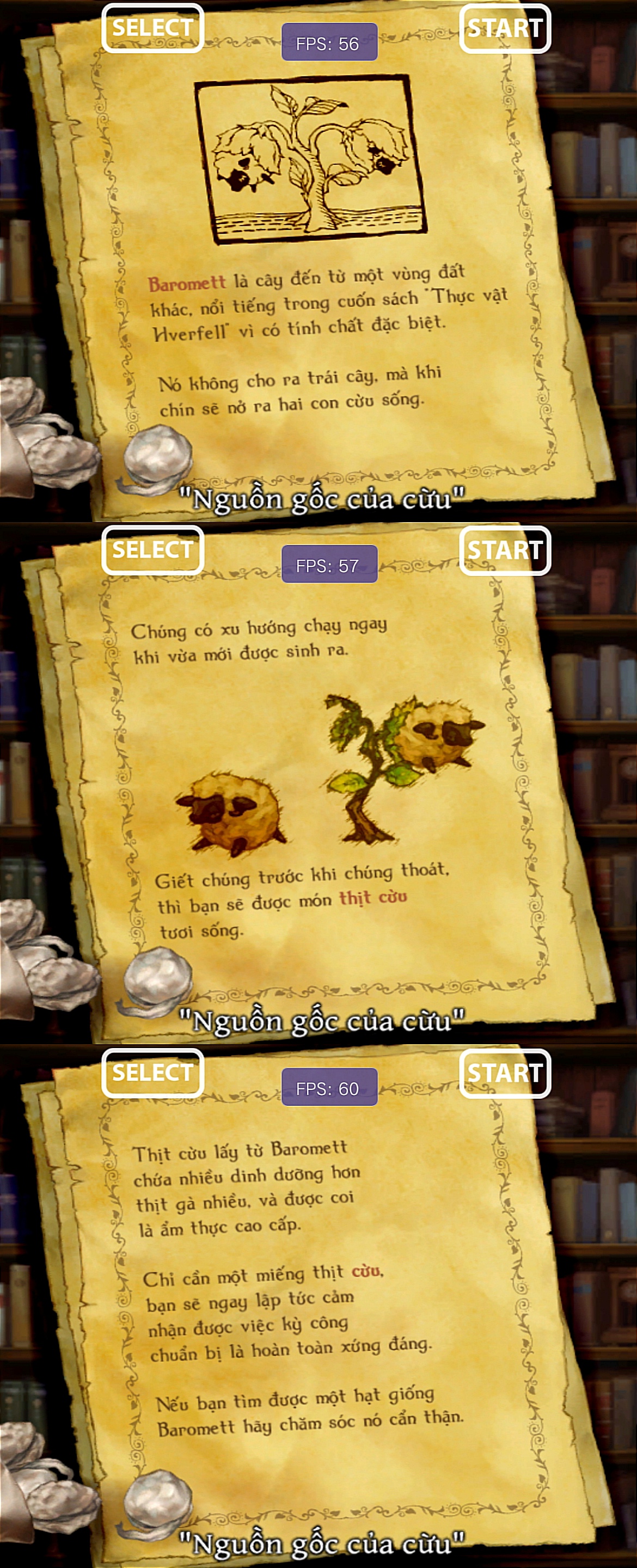Viewport: 637px width, 1568px height.
Task: Tap the SELECT button beside FPS: 56
Action: coord(152,28)
